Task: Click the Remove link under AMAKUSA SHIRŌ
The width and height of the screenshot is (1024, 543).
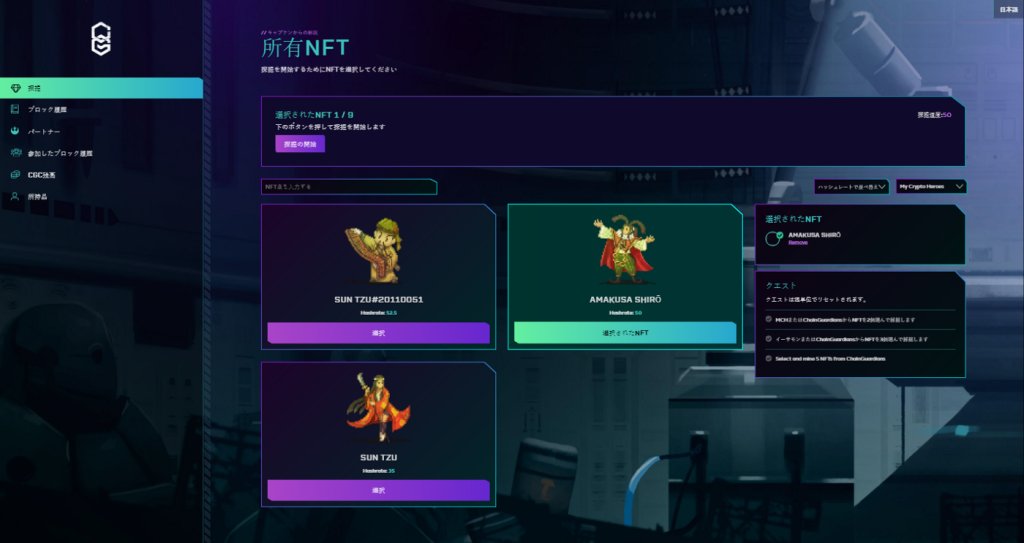Action: coord(798,242)
